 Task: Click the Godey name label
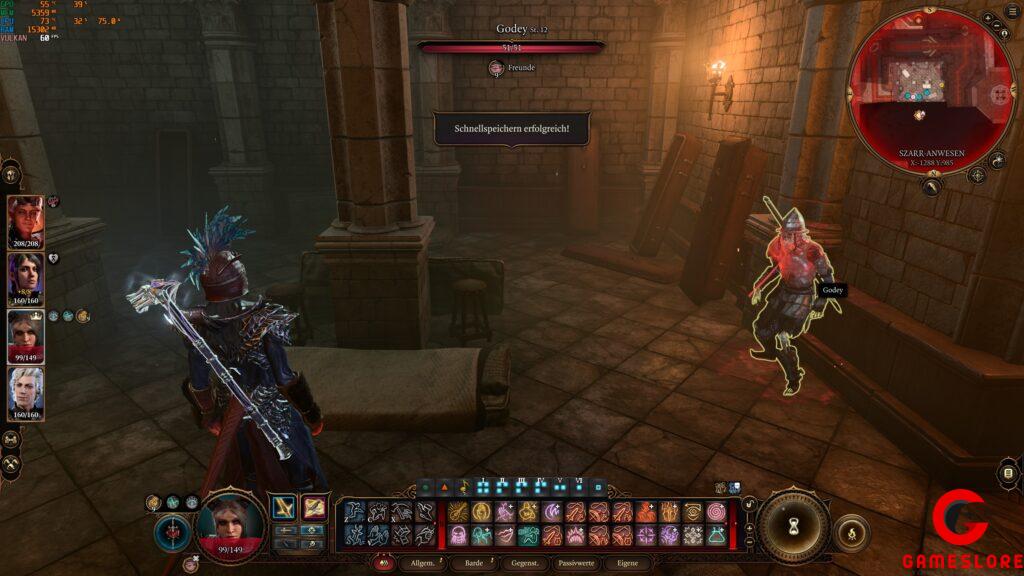coord(832,290)
